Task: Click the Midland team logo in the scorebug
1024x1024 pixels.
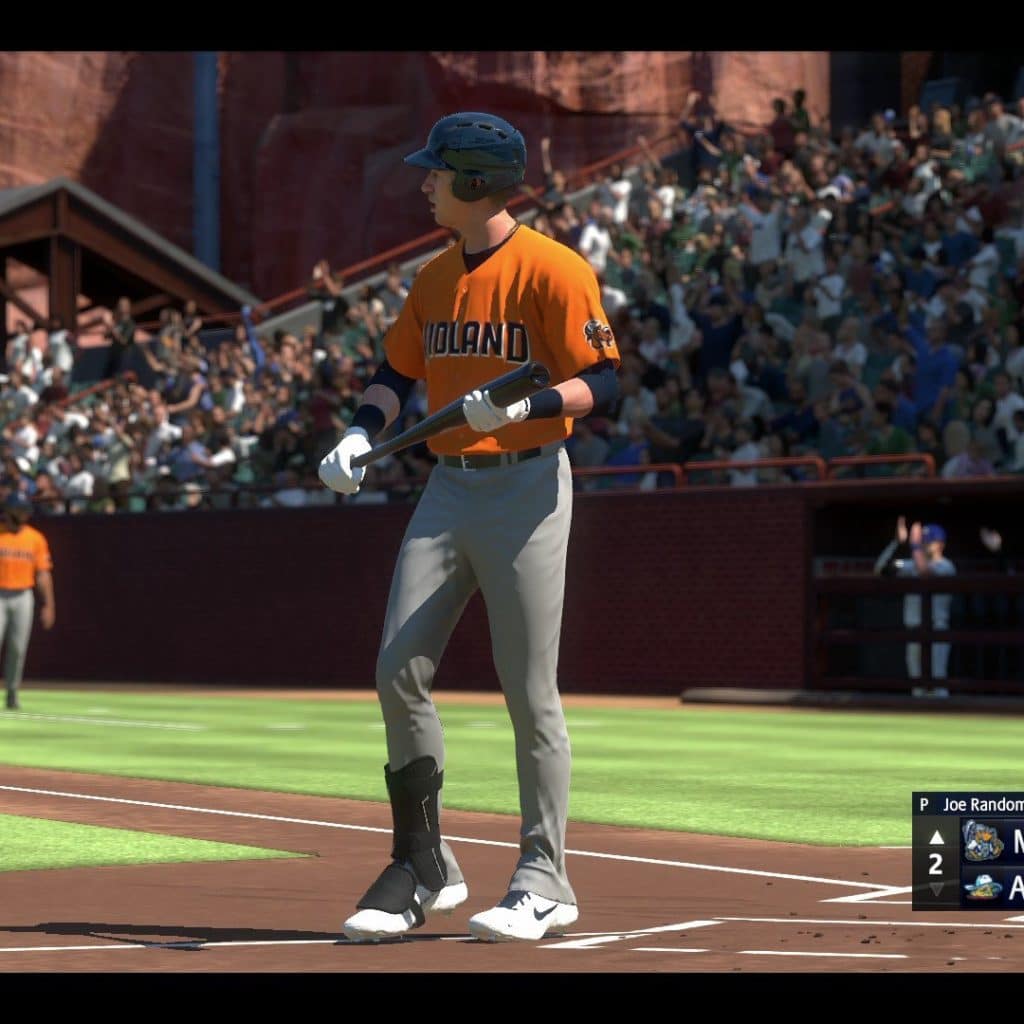Action: tap(982, 840)
